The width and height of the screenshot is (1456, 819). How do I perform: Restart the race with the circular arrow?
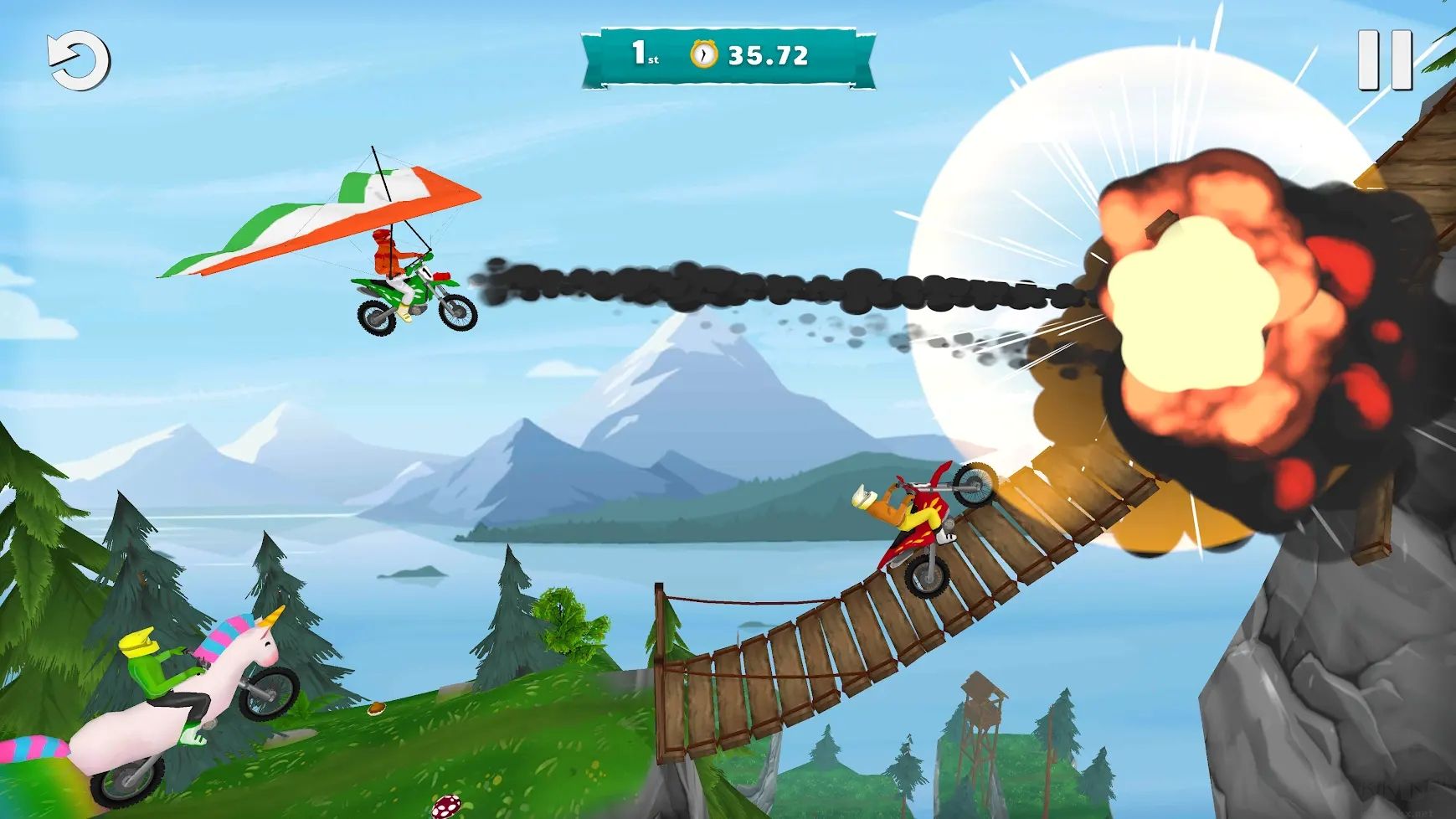[x=79, y=61]
